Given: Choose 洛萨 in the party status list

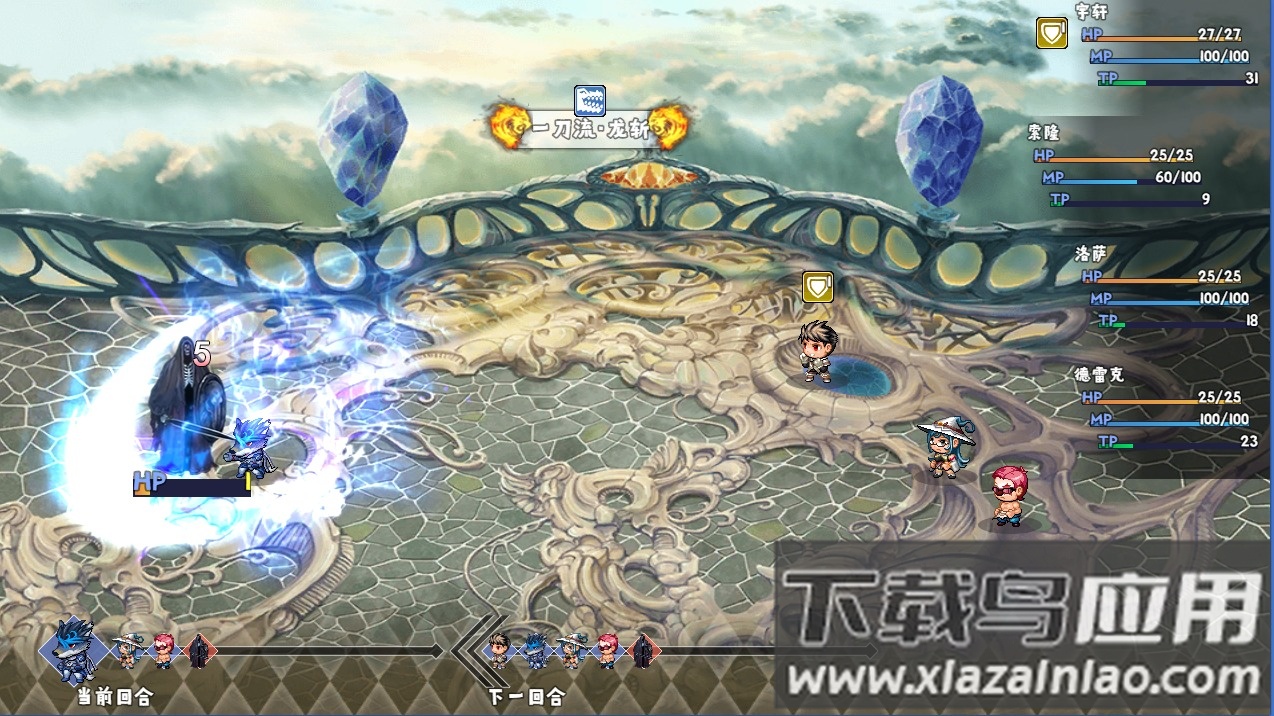Looking at the screenshot, I should (1091, 254).
